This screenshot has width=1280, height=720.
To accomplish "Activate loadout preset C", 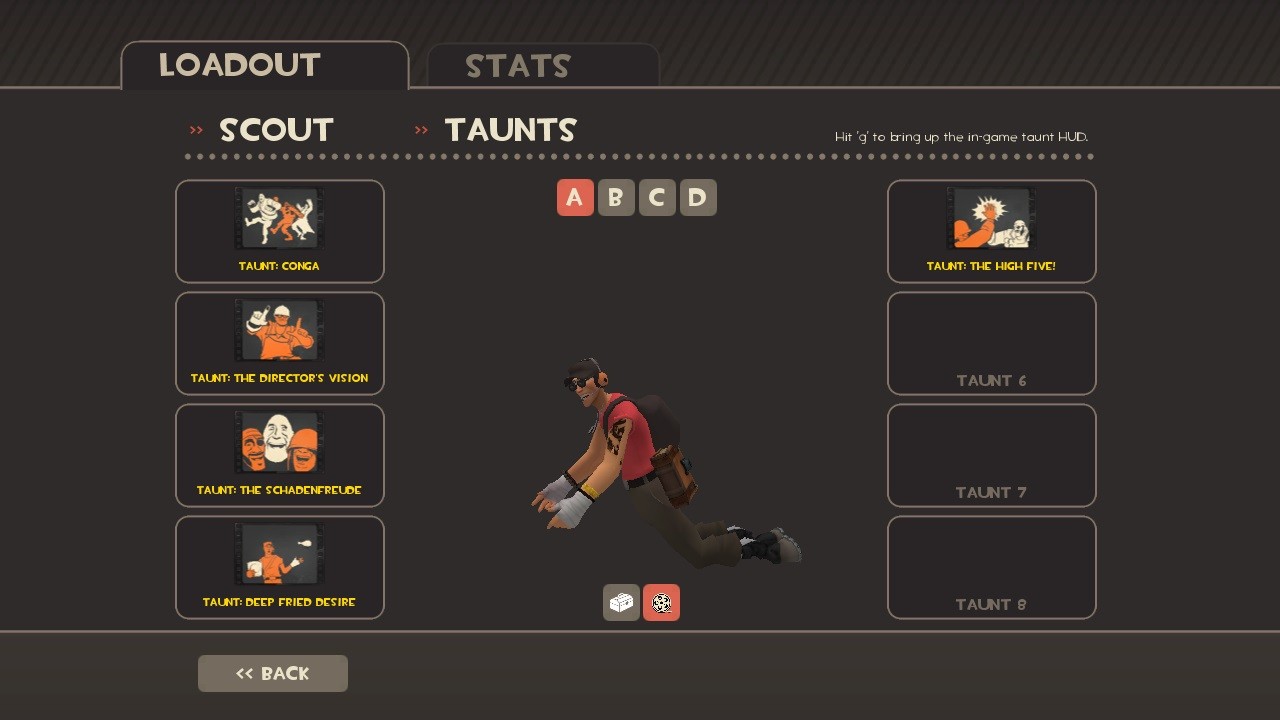I will point(657,197).
